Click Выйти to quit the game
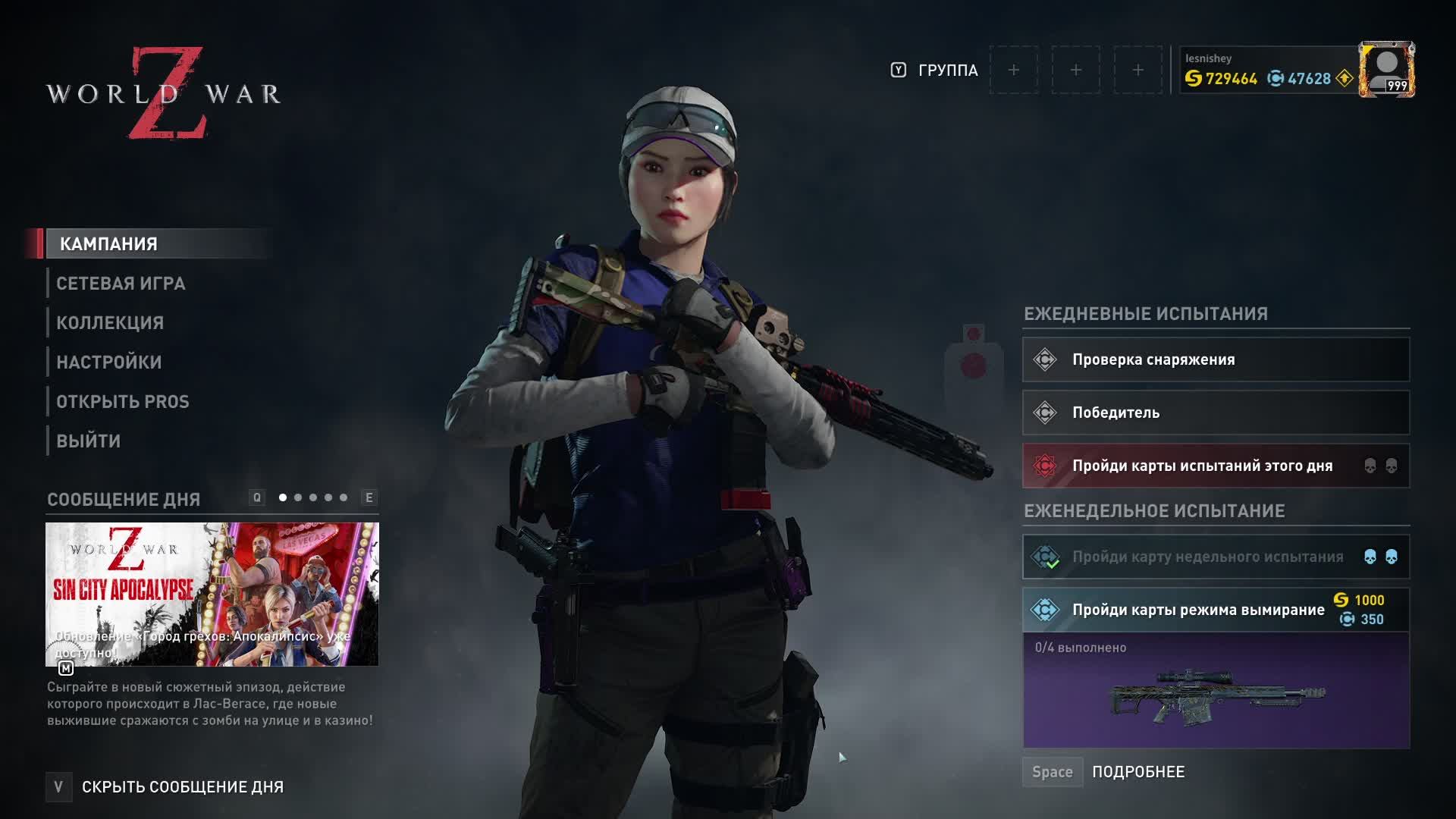The image size is (1456, 819). (89, 441)
